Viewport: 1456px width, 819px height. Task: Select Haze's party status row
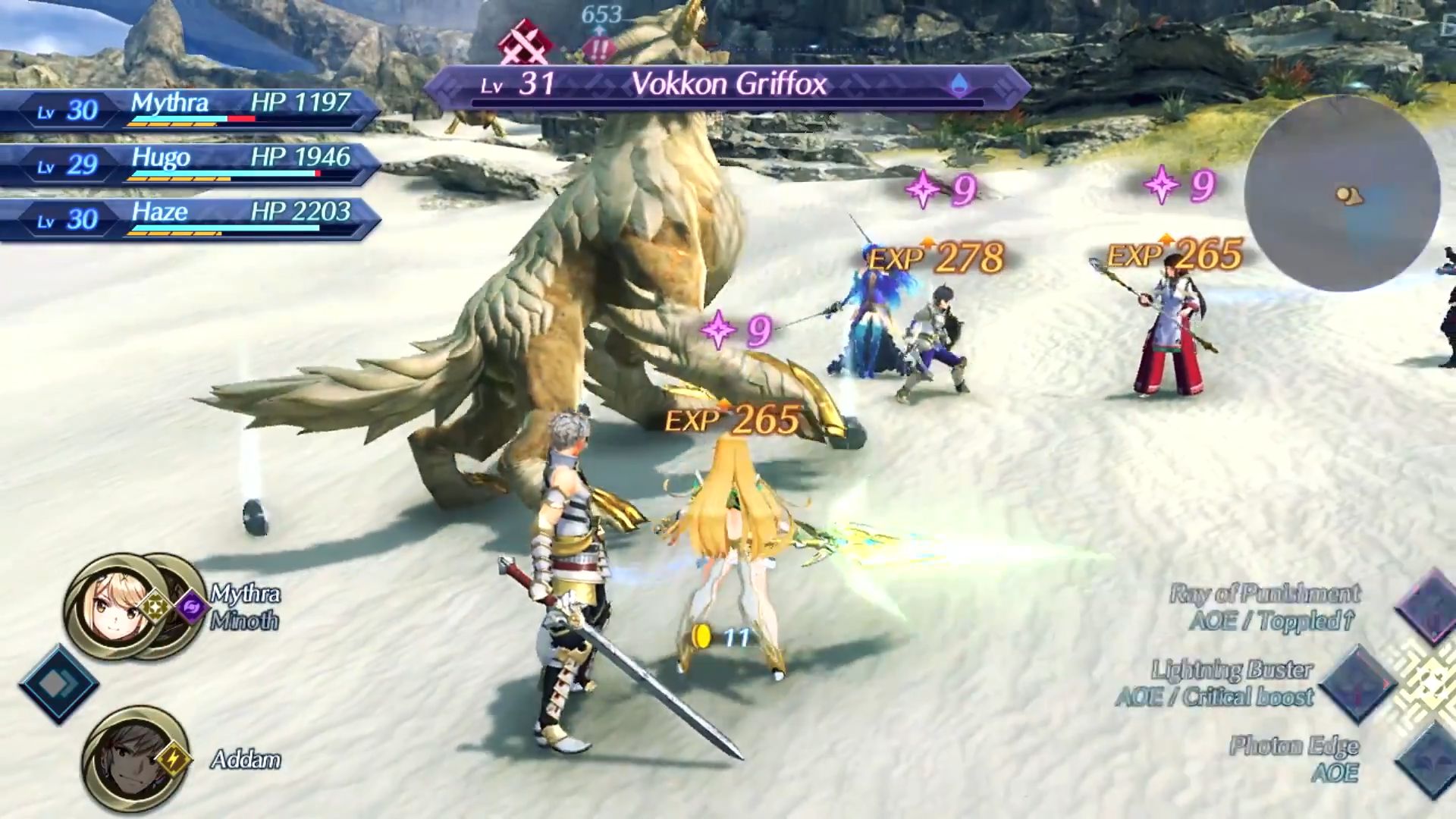click(x=190, y=219)
